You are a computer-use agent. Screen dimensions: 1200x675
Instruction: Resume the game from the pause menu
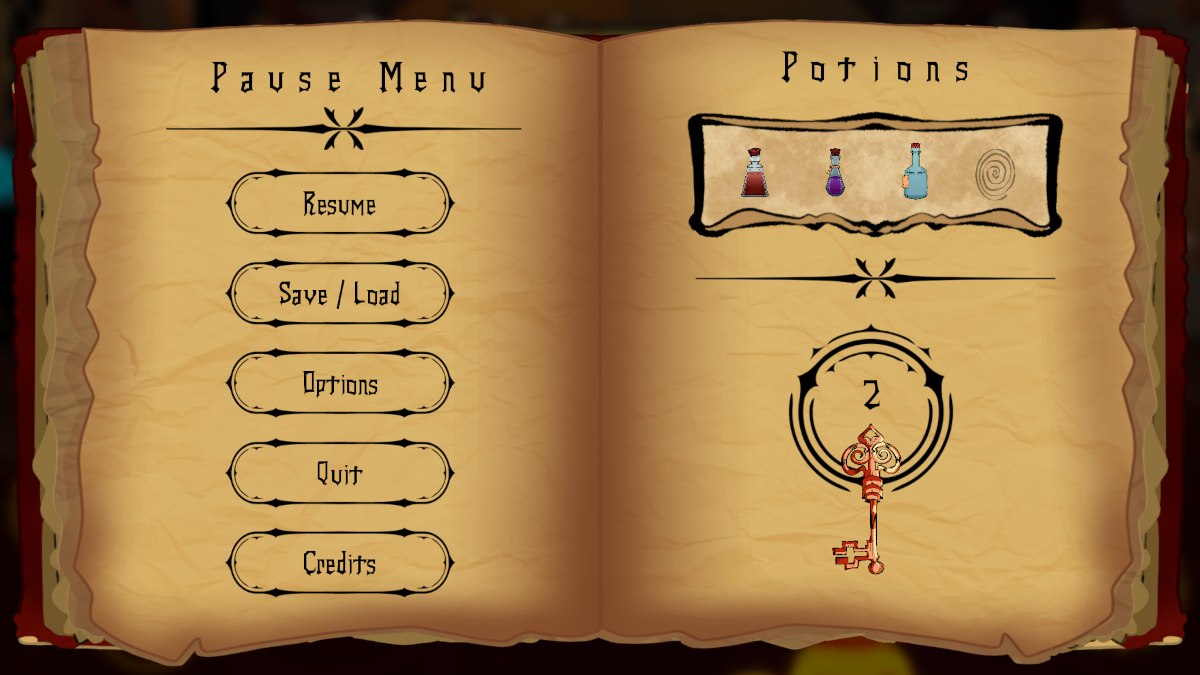point(340,205)
